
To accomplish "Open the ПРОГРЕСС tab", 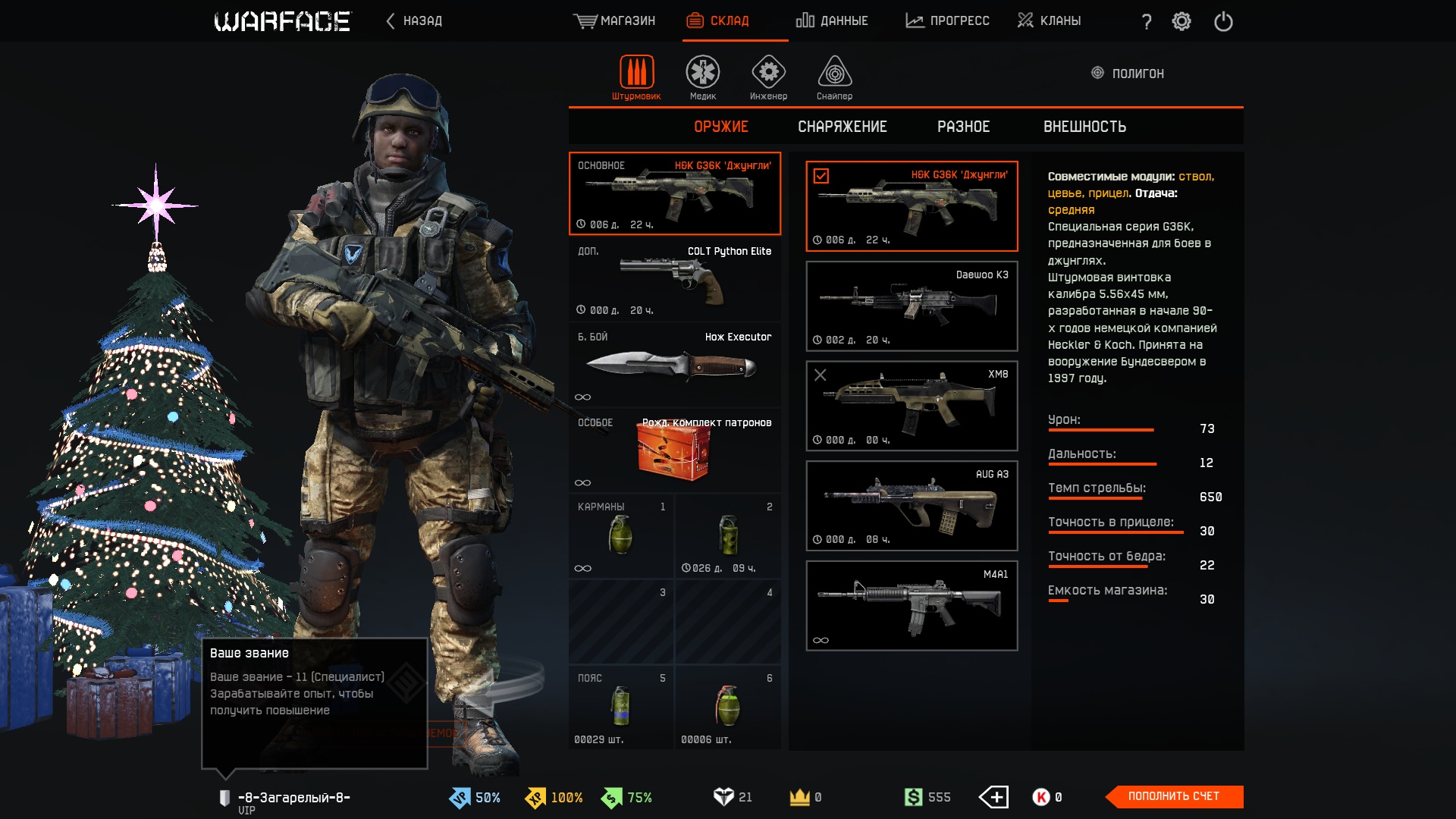I will (x=947, y=20).
